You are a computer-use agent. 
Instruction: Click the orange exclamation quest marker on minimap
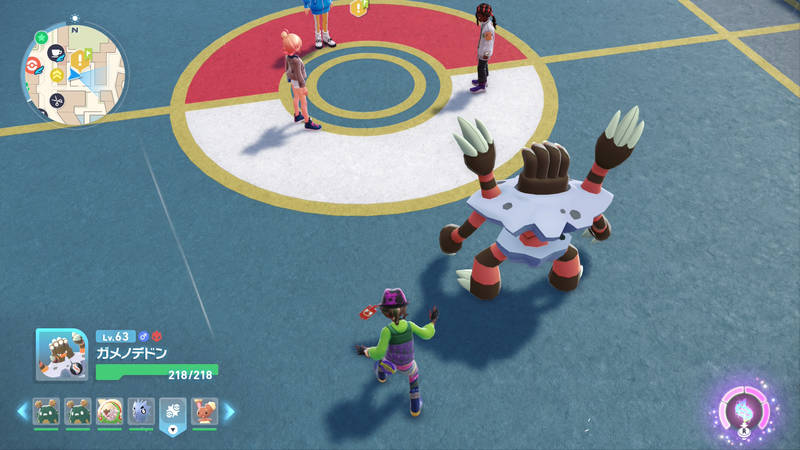coord(77,61)
